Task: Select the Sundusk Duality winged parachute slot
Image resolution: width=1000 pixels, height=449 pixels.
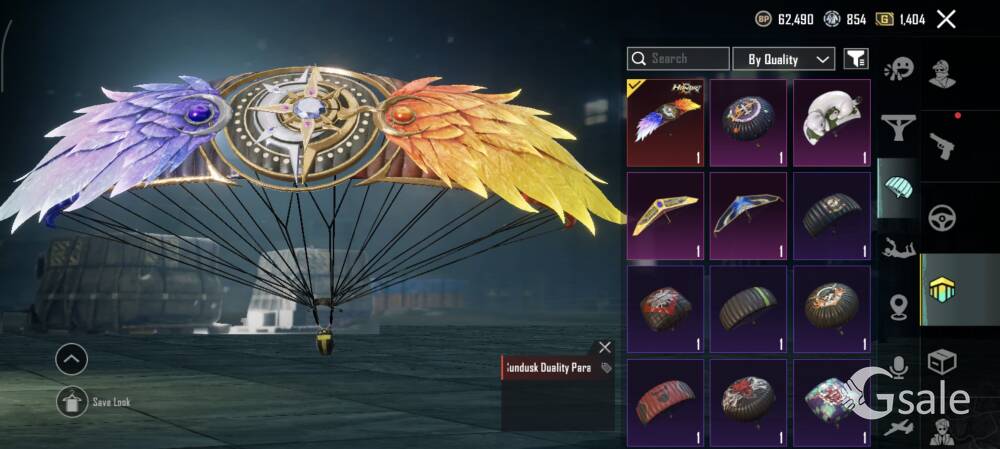Action: 665,123
